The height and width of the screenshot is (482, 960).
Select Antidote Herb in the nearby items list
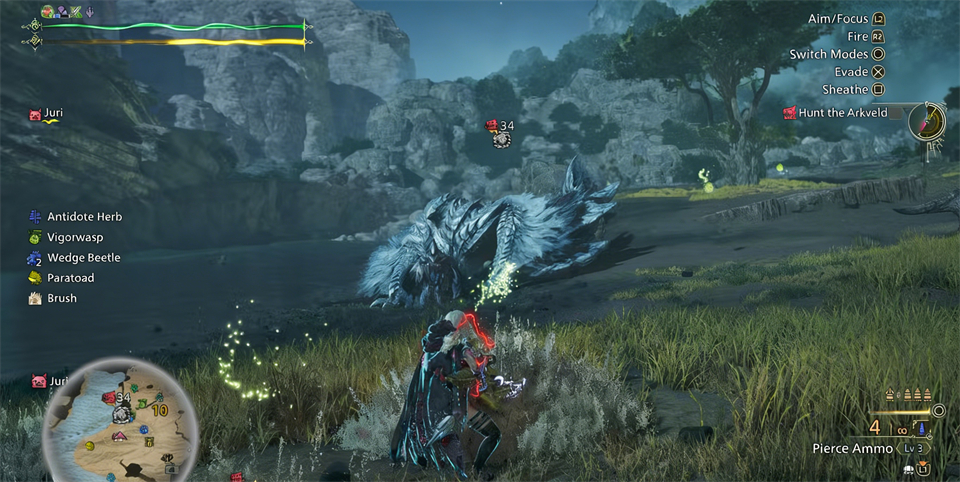(84, 217)
